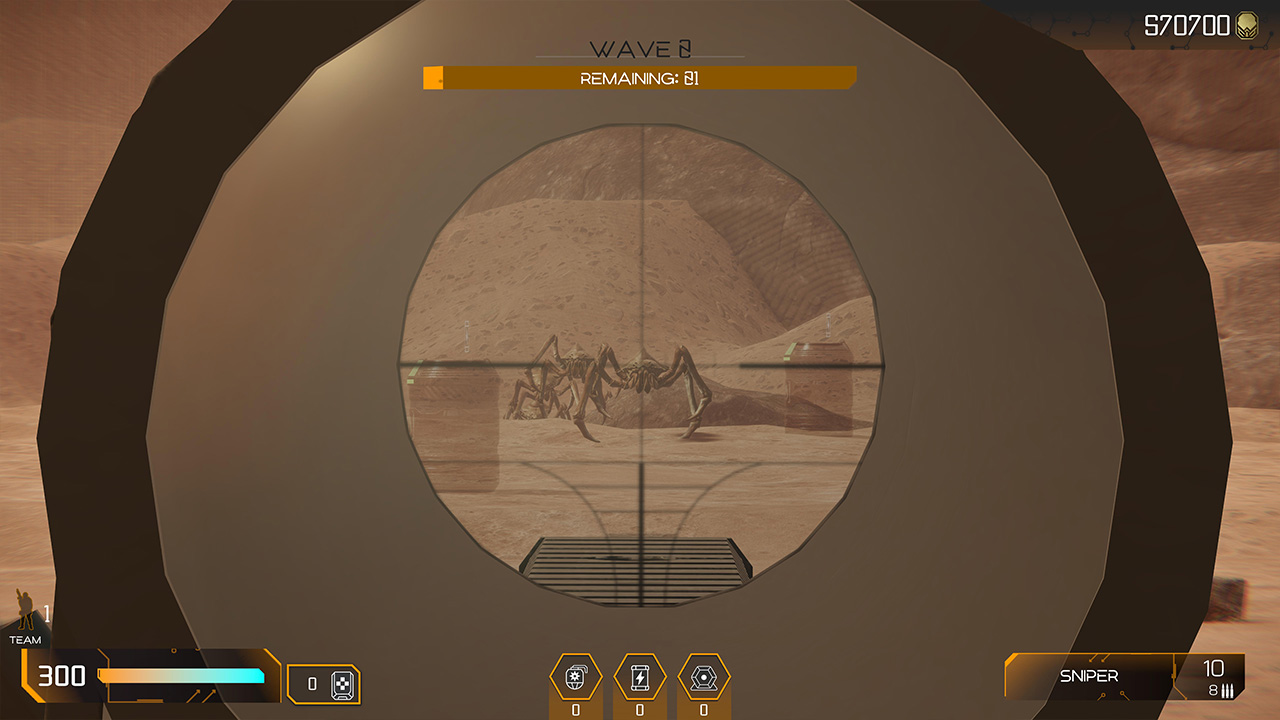Image resolution: width=1280 pixels, height=720 pixels.
Task: Toggle the turret slot counter
Action: 703,707
